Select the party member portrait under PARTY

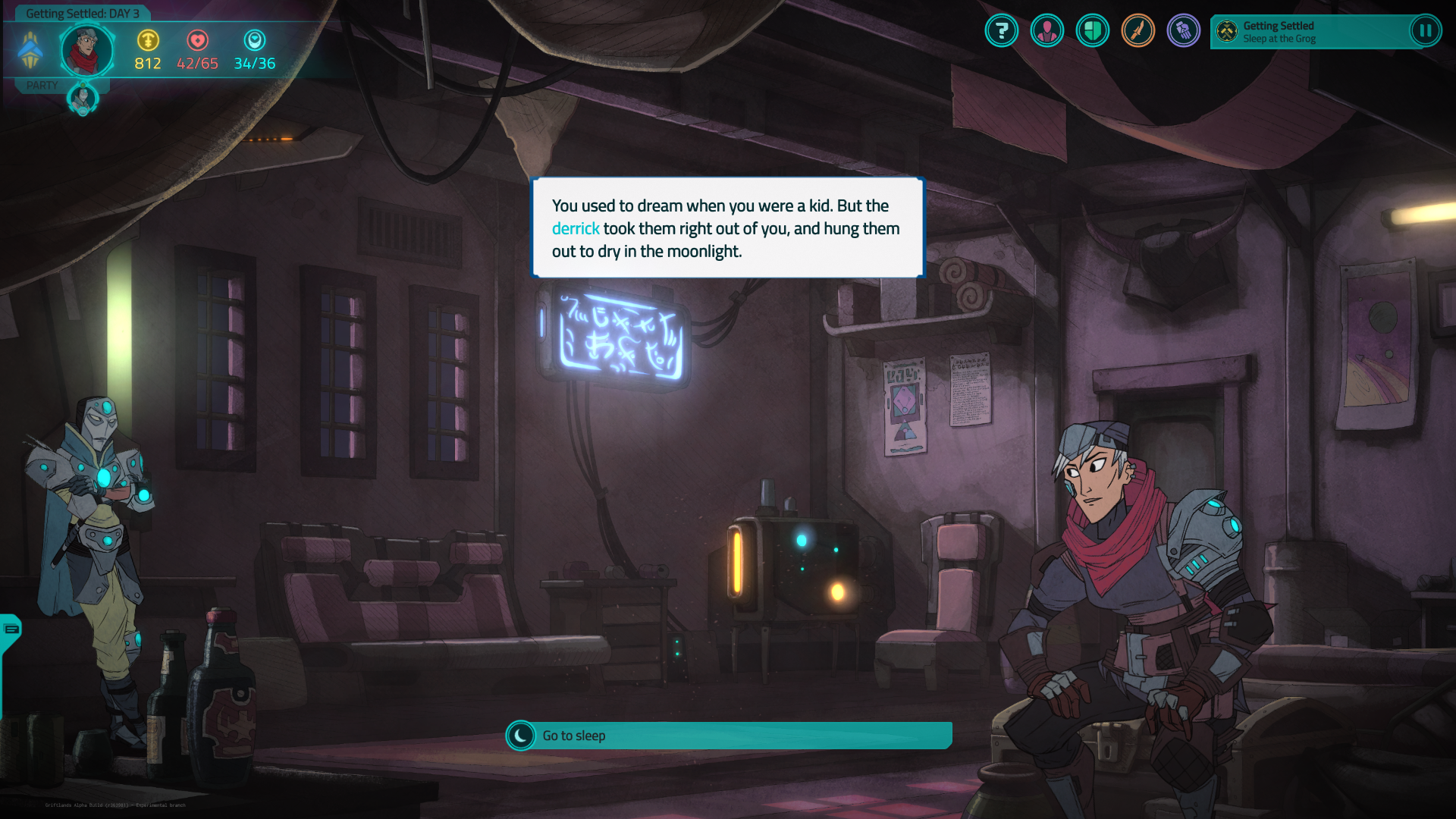(x=83, y=99)
